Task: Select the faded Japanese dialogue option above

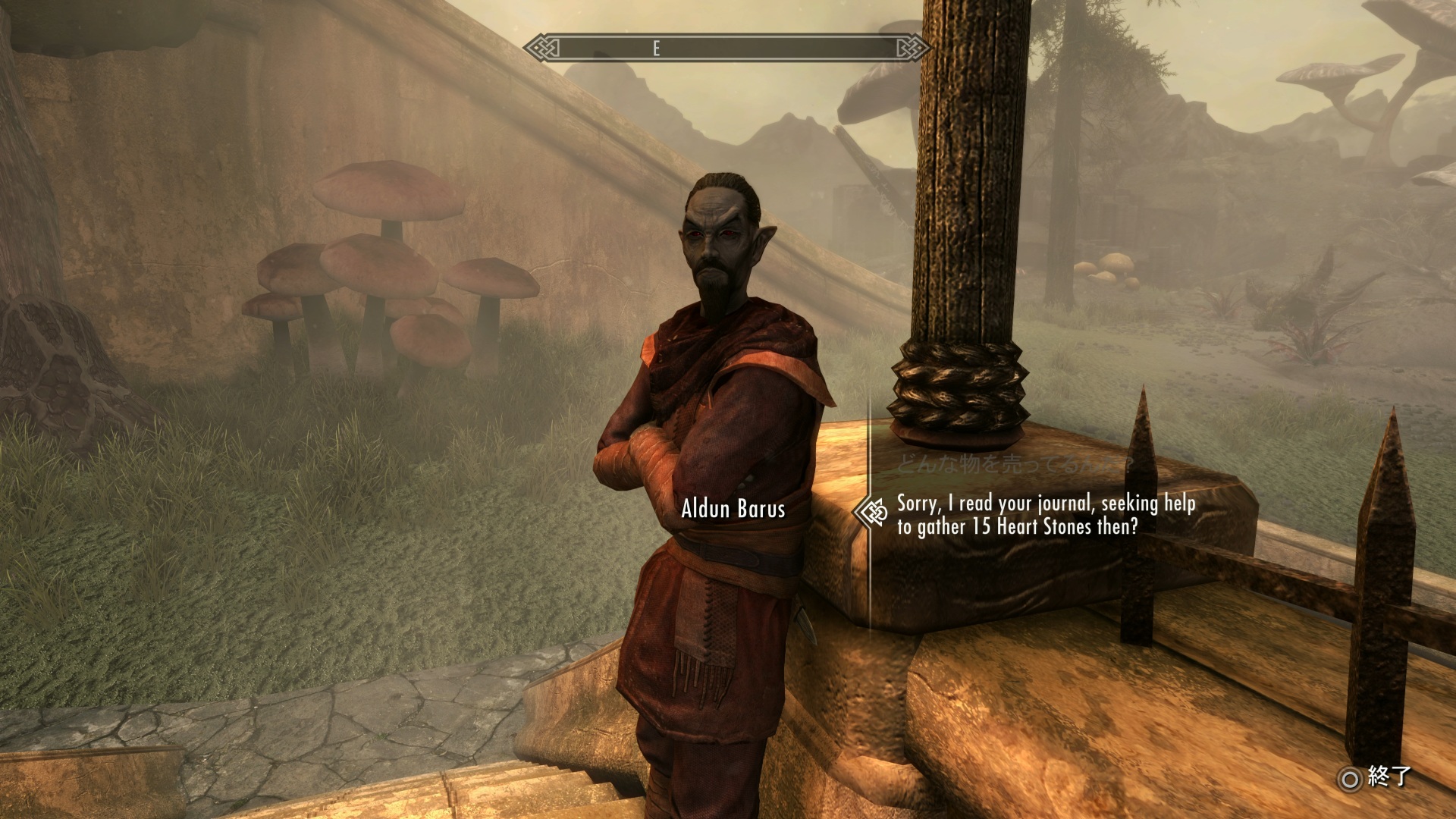Action: click(1015, 463)
